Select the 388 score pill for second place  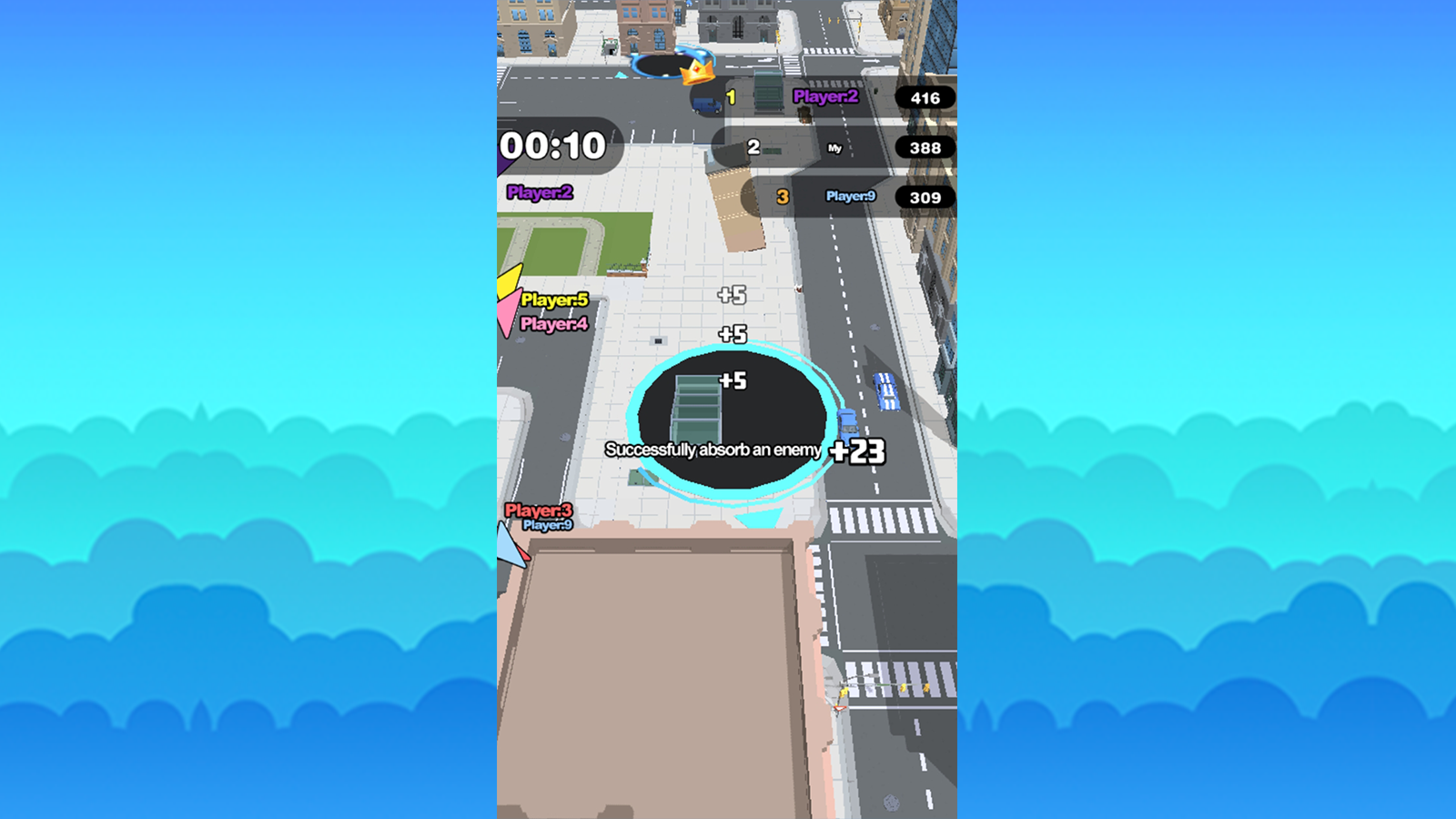click(923, 147)
